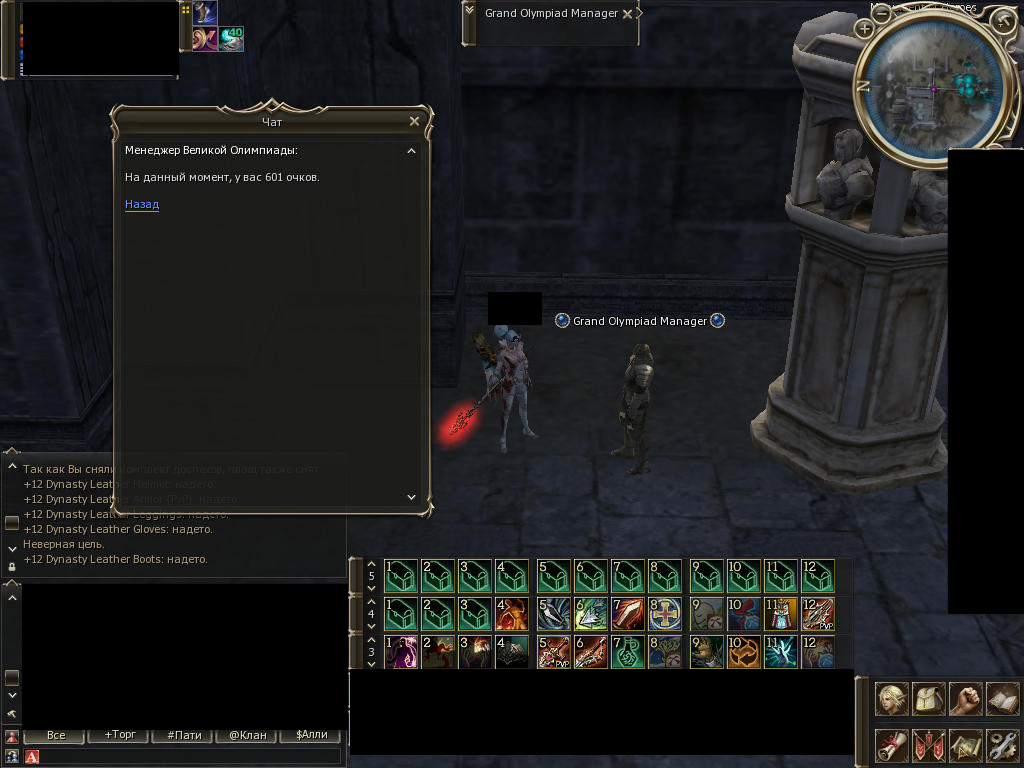Switch to the +Торг trade chat tab
Viewport: 1024px width, 768px height.
tap(119, 735)
